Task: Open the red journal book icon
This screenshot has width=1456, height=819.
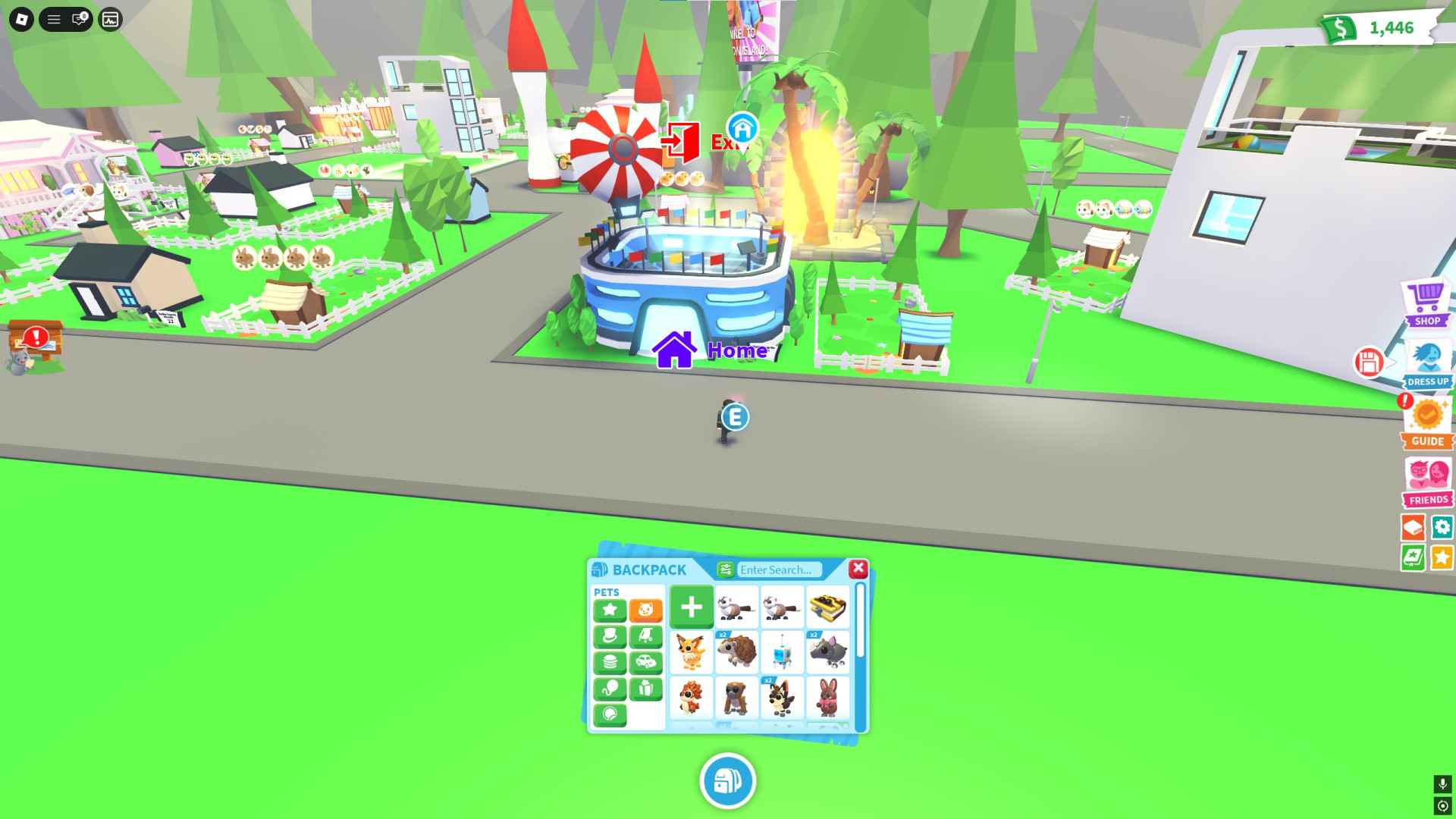Action: pyautogui.click(x=1414, y=526)
